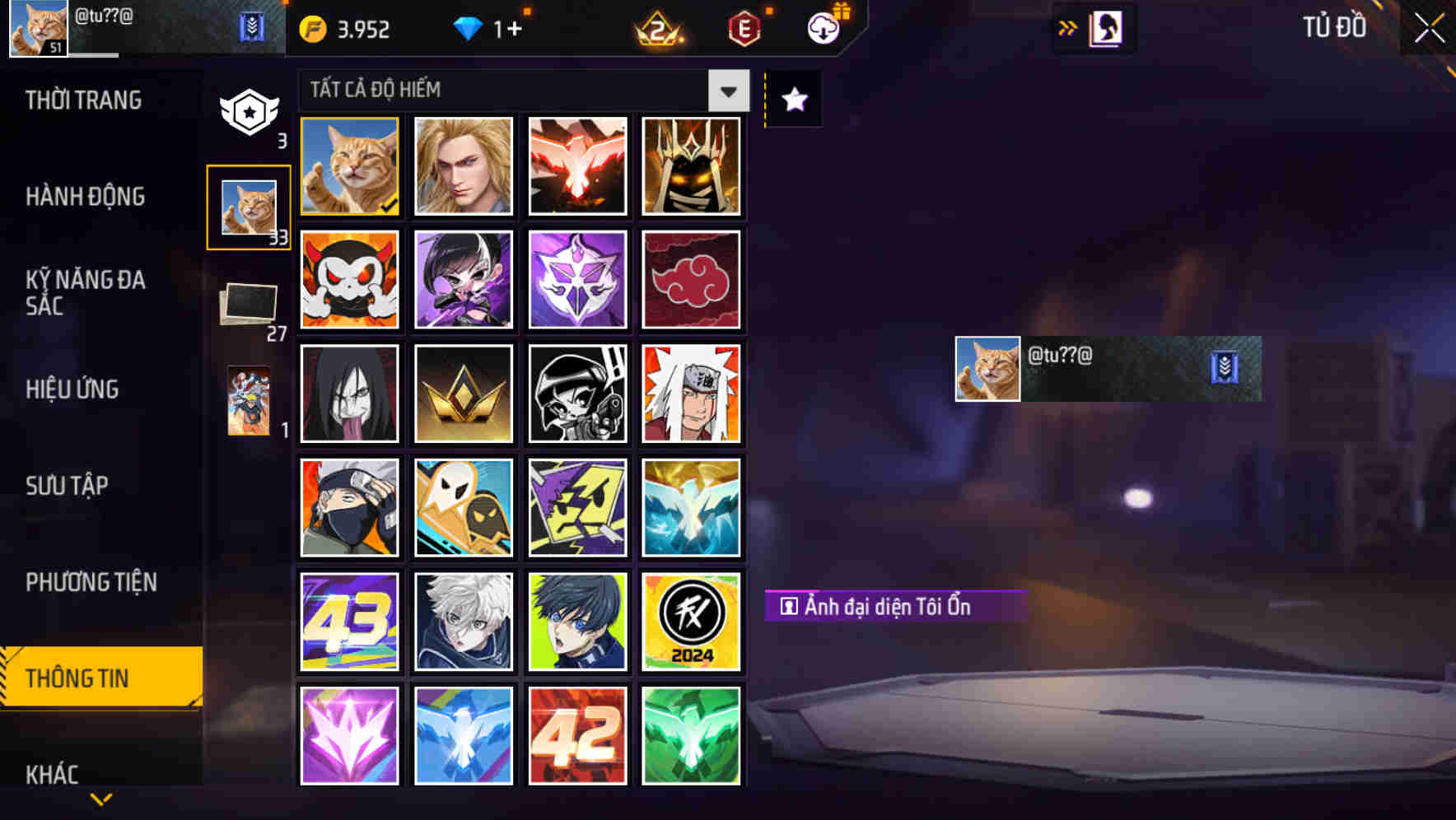Screen dimensions: 1456x820
Task: Select the Jiraiya avatar thumbnail
Action: coord(692,394)
